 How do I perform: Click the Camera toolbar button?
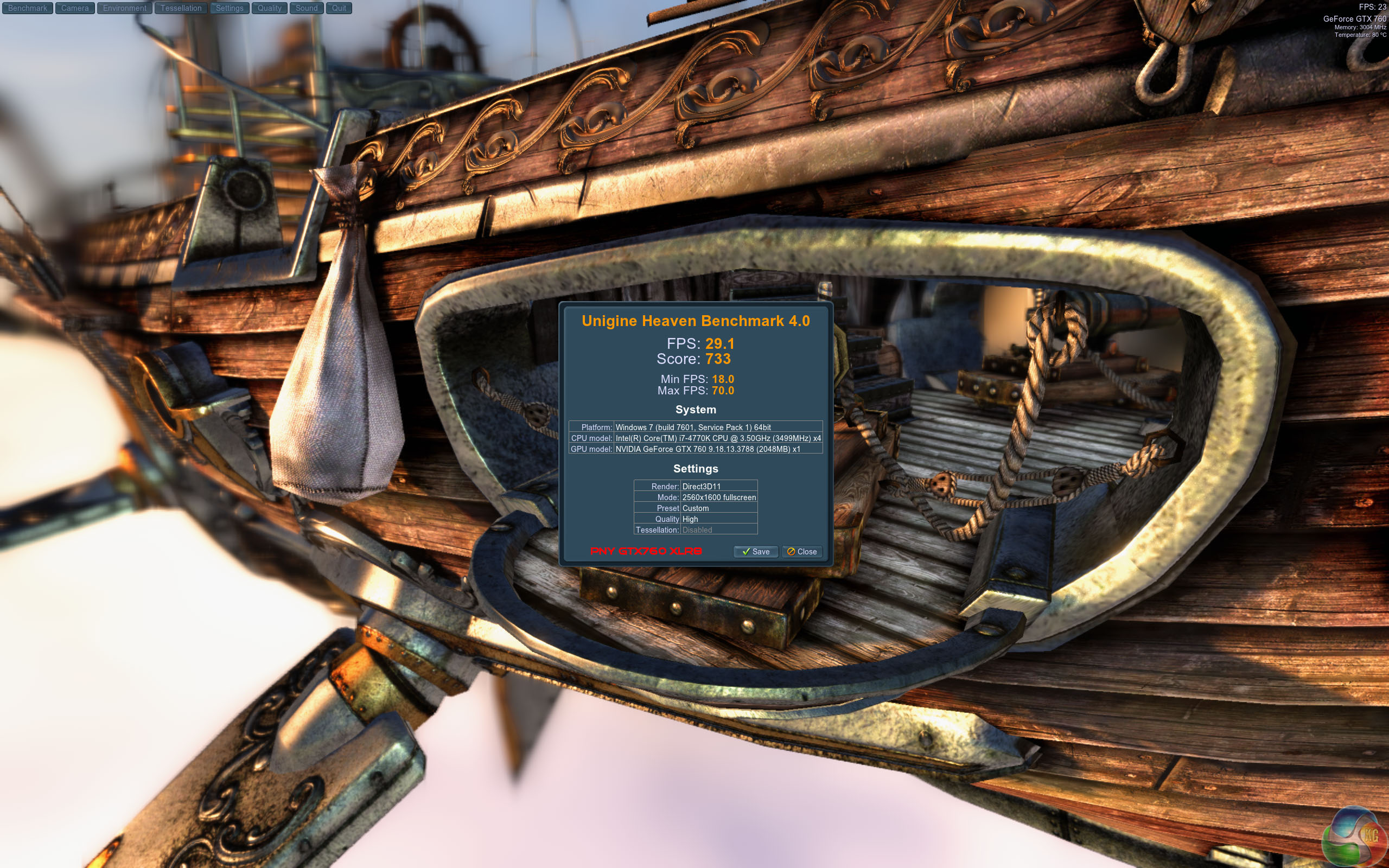tap(75, 8)
